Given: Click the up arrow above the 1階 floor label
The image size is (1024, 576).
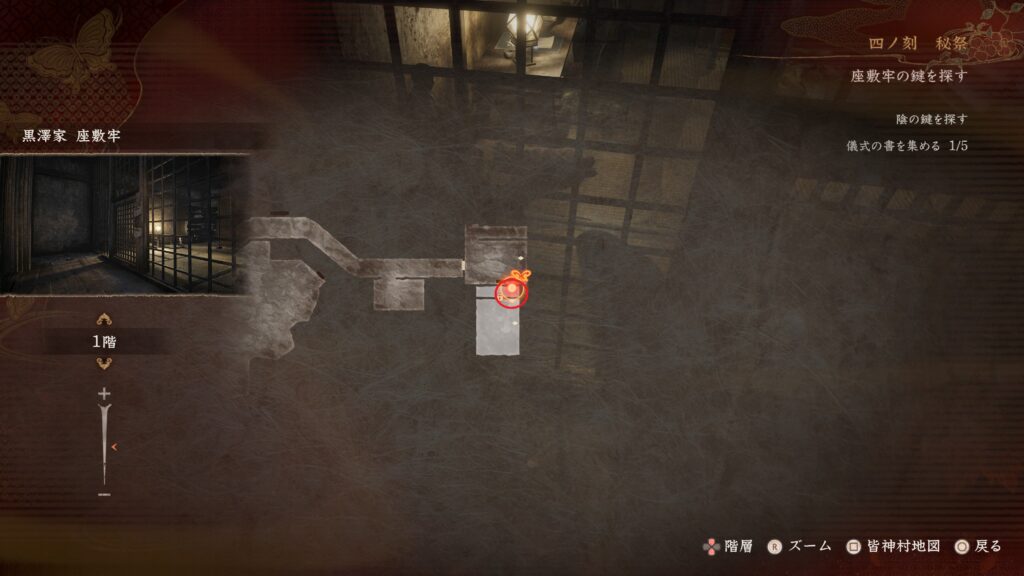Looking at the screenshot, I should pyautogui.click(x=104, y=321).
